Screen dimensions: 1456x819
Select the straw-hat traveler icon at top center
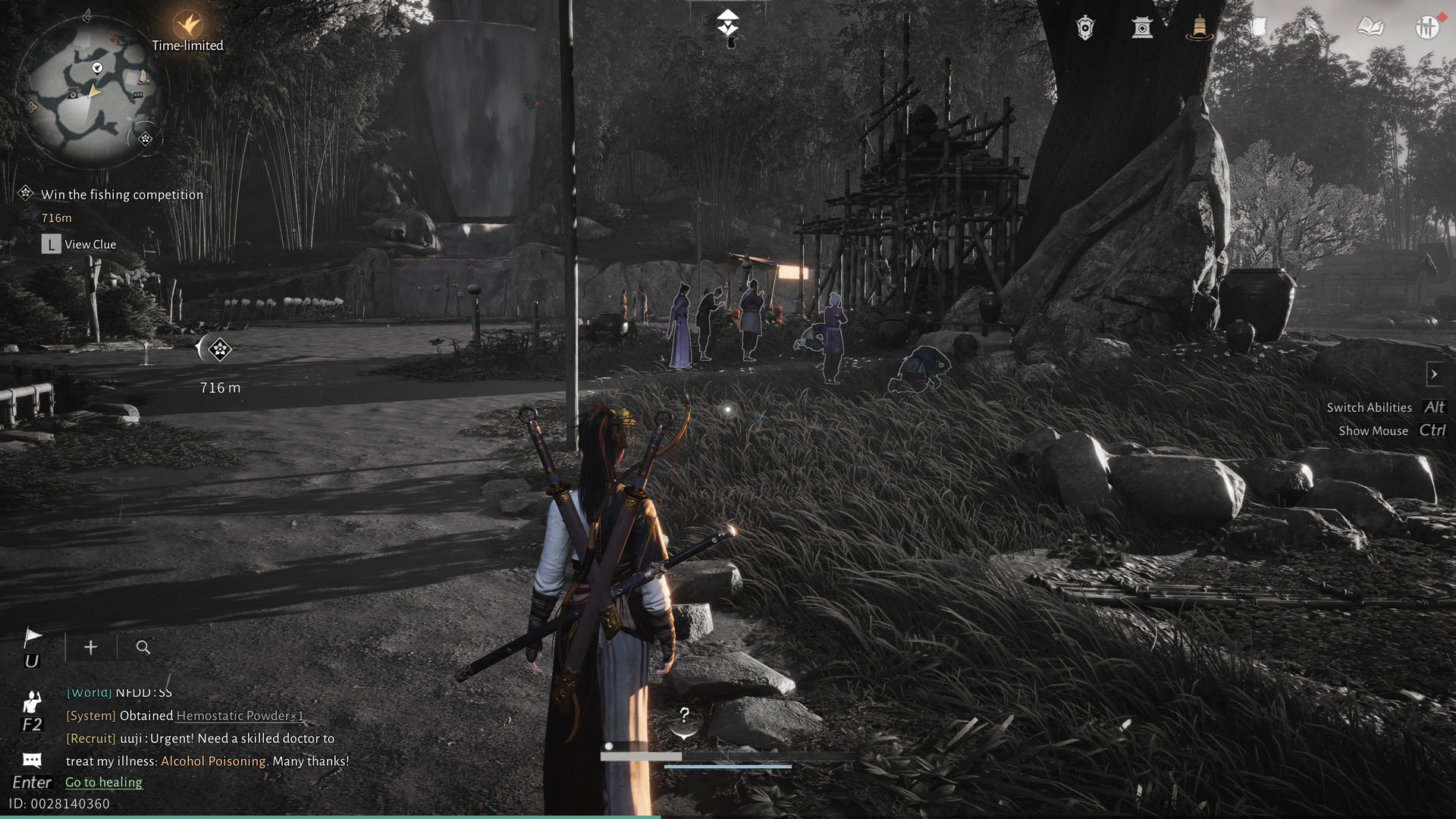tap(727, 23)
